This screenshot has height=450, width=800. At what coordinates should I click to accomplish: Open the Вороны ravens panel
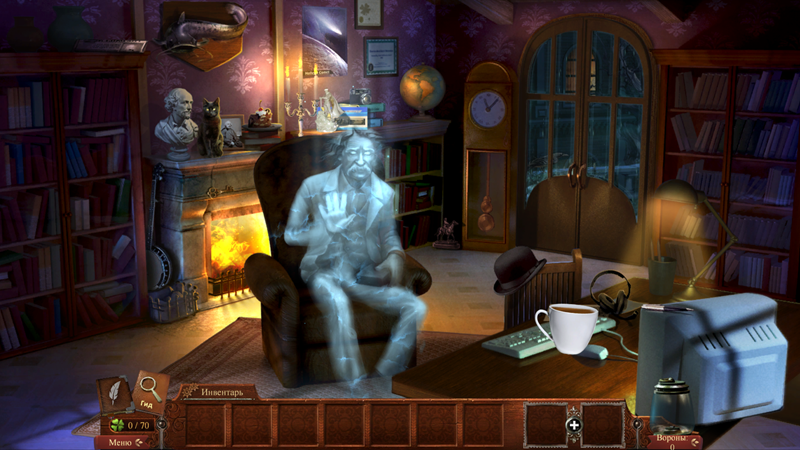671,440
